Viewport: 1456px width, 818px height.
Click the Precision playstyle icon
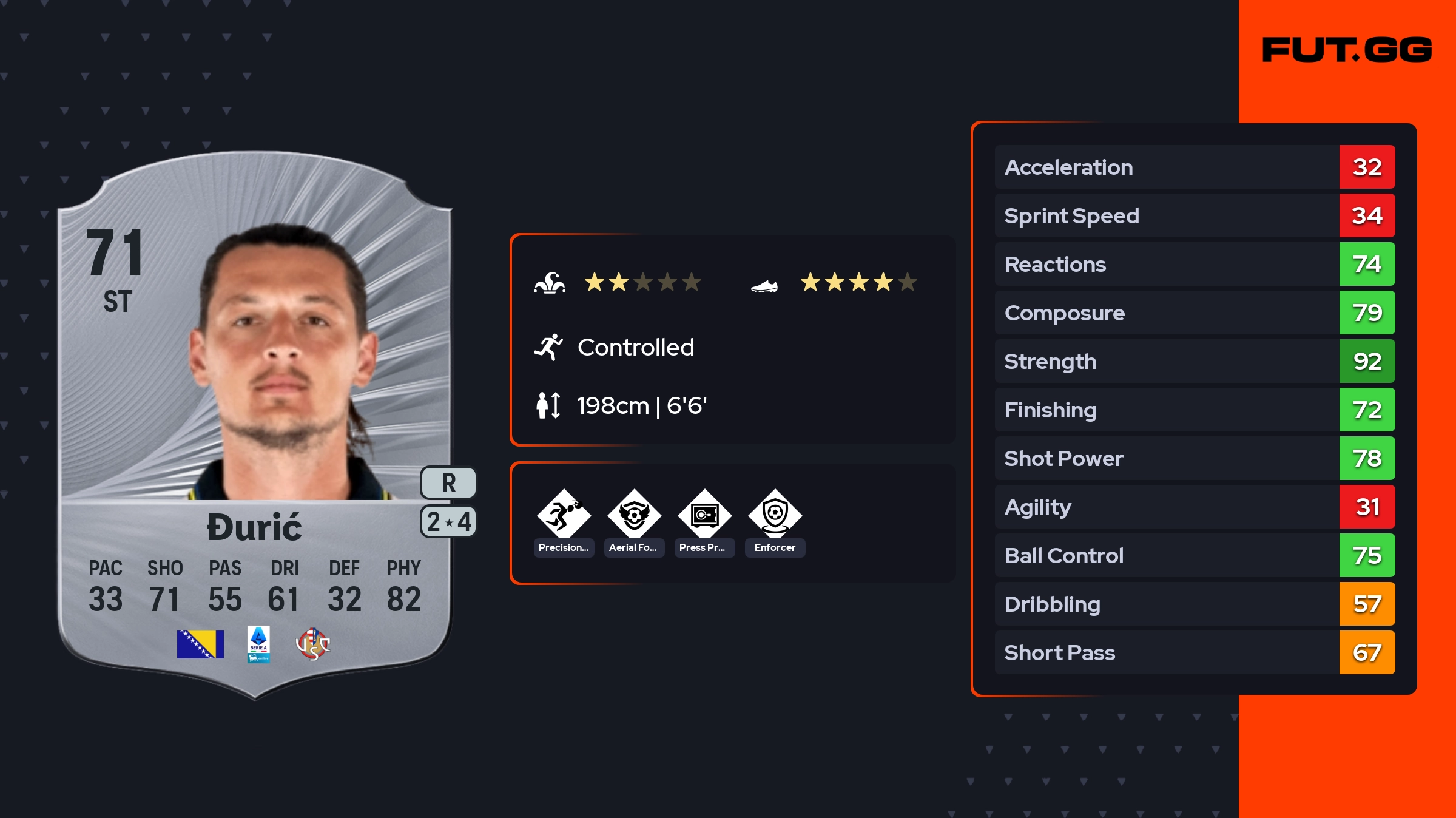[x=564, y=515]
